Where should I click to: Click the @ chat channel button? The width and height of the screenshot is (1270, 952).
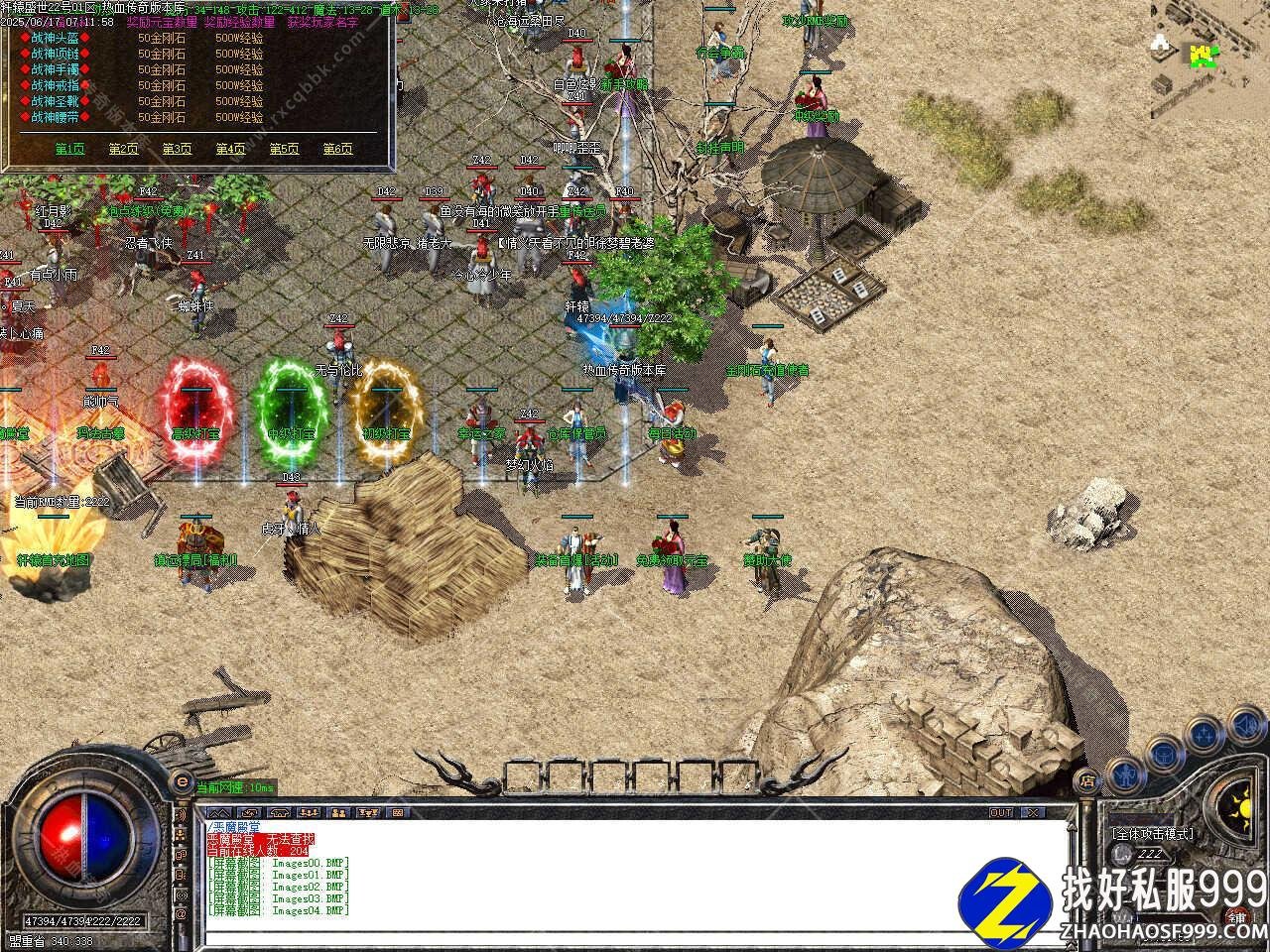pos(182,913)
